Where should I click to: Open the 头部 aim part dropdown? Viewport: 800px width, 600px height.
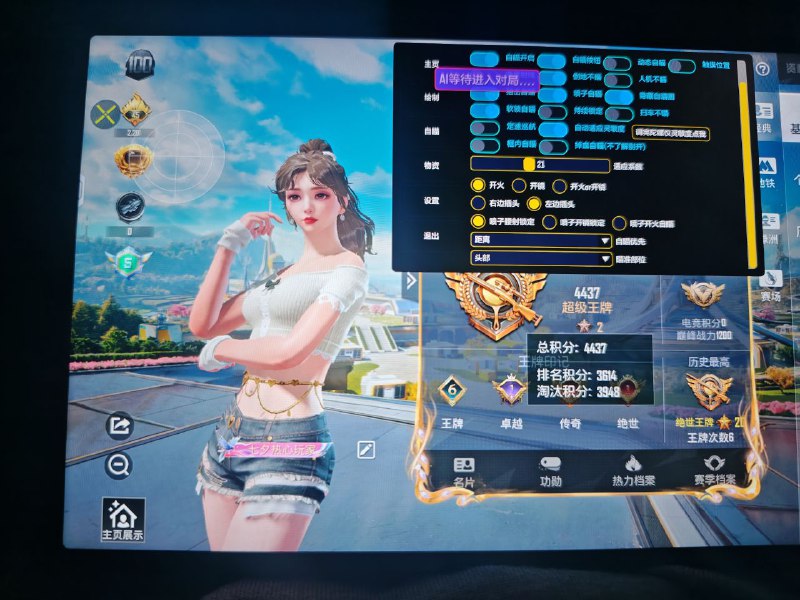click(541, 259)
